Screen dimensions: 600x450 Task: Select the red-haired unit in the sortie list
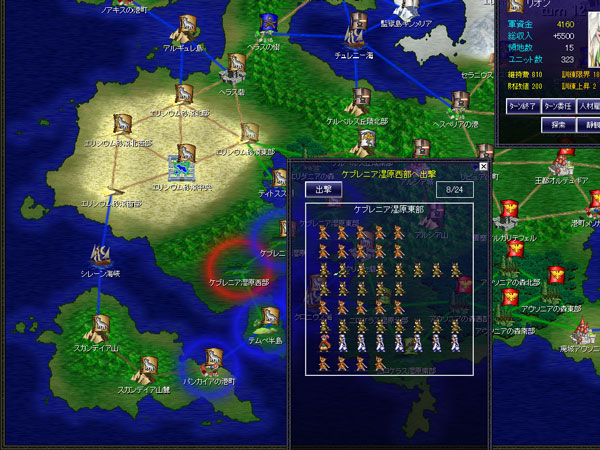click(x=323, y=342)
